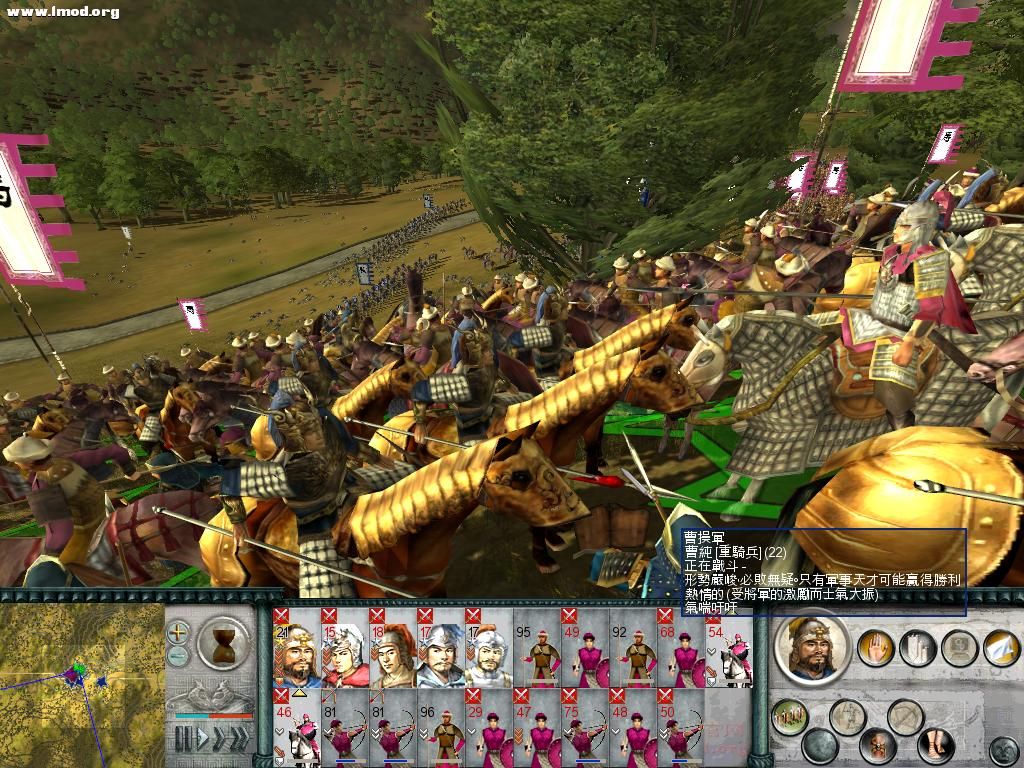1024x768 pixels.
Task: Toggle the group formation button showing soldiers
Action: [x=790, y=716]
